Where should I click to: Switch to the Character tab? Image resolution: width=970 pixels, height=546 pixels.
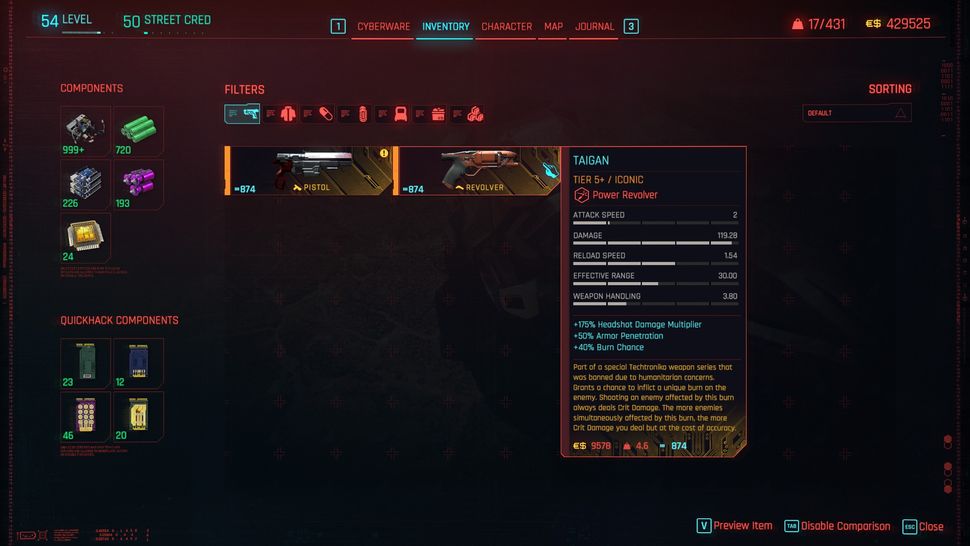click(506, 26)
